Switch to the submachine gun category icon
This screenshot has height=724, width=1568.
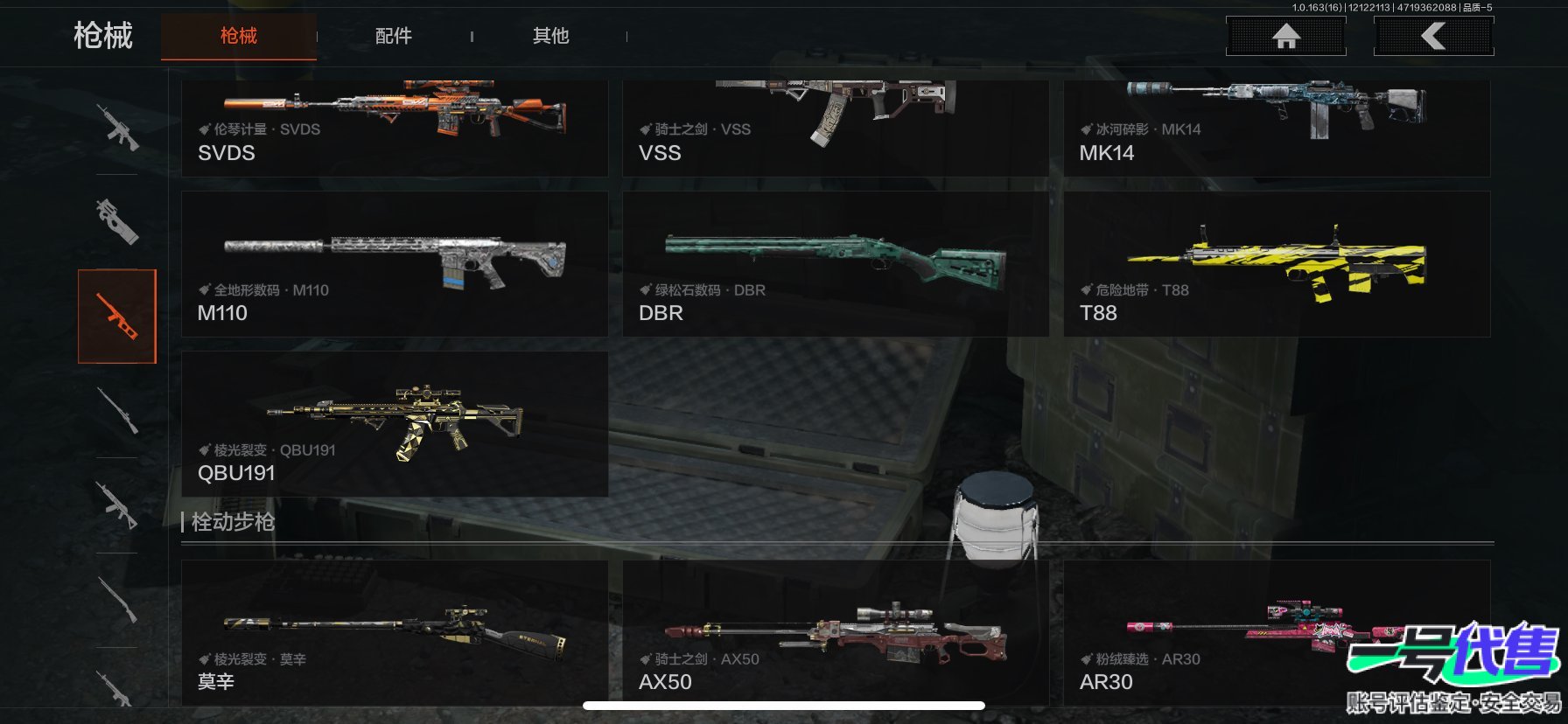coord(117,221)
